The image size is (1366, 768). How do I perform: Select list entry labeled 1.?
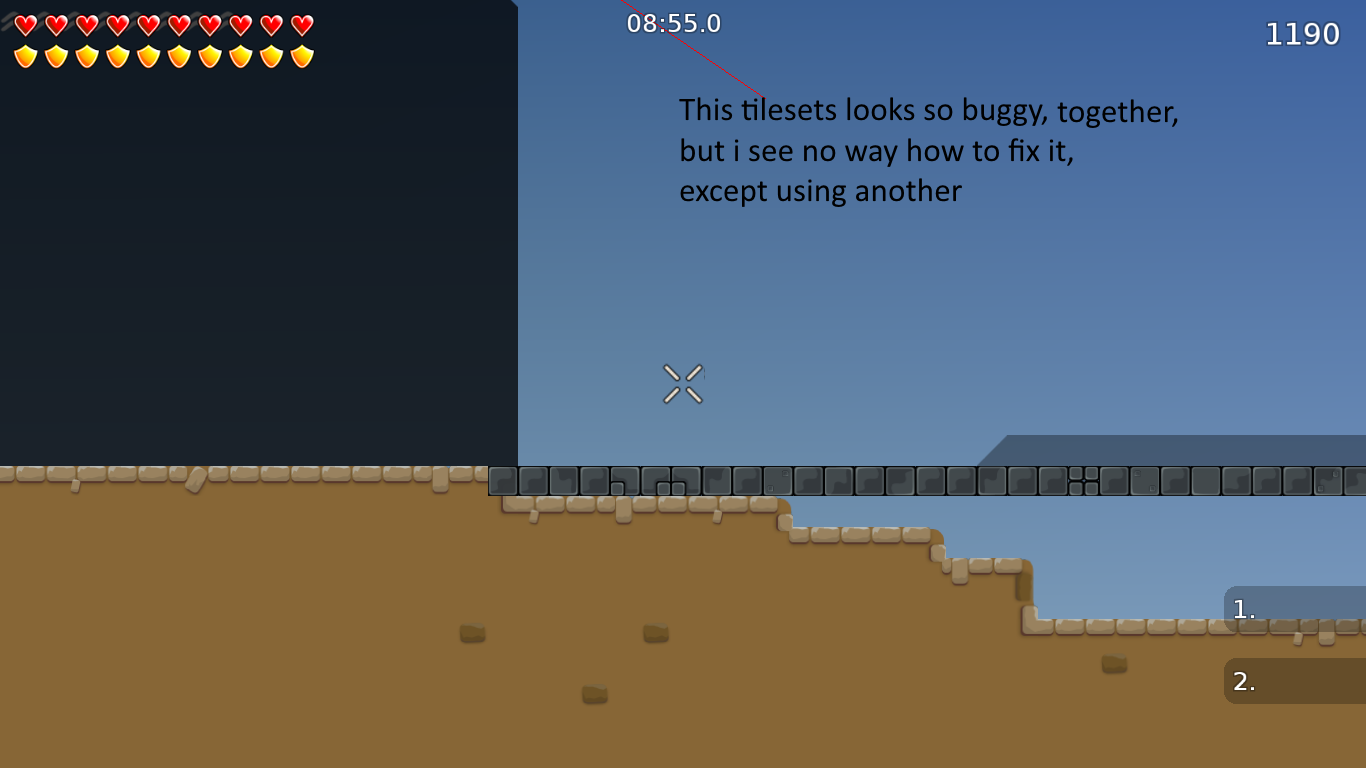(x=1244, y=608)
